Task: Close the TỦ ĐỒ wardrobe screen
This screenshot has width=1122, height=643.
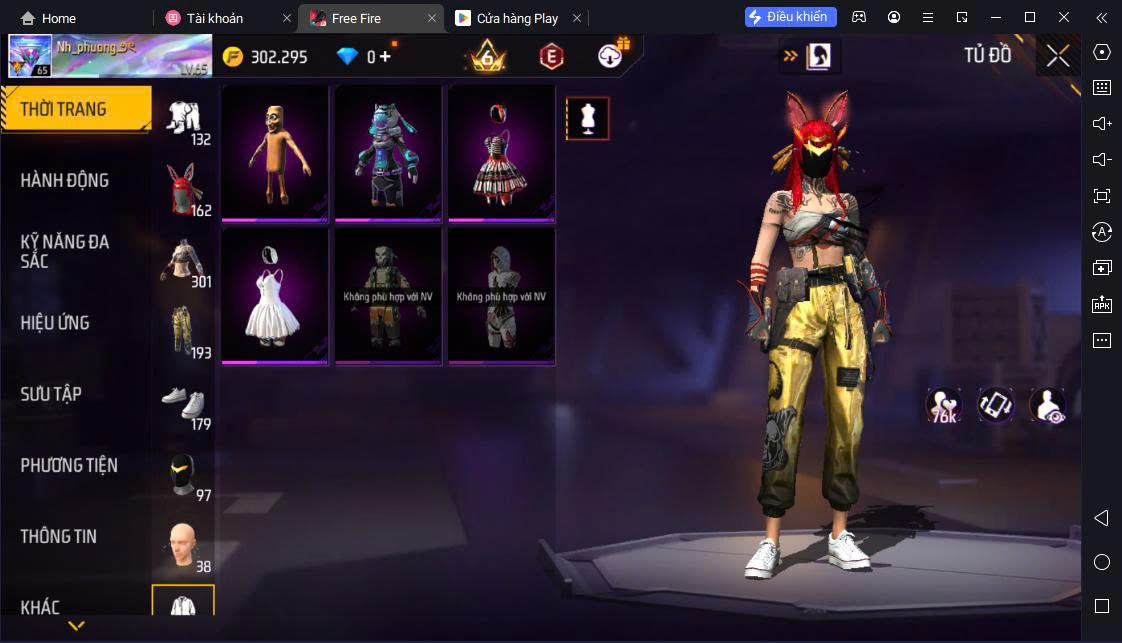Action: 1058,56
